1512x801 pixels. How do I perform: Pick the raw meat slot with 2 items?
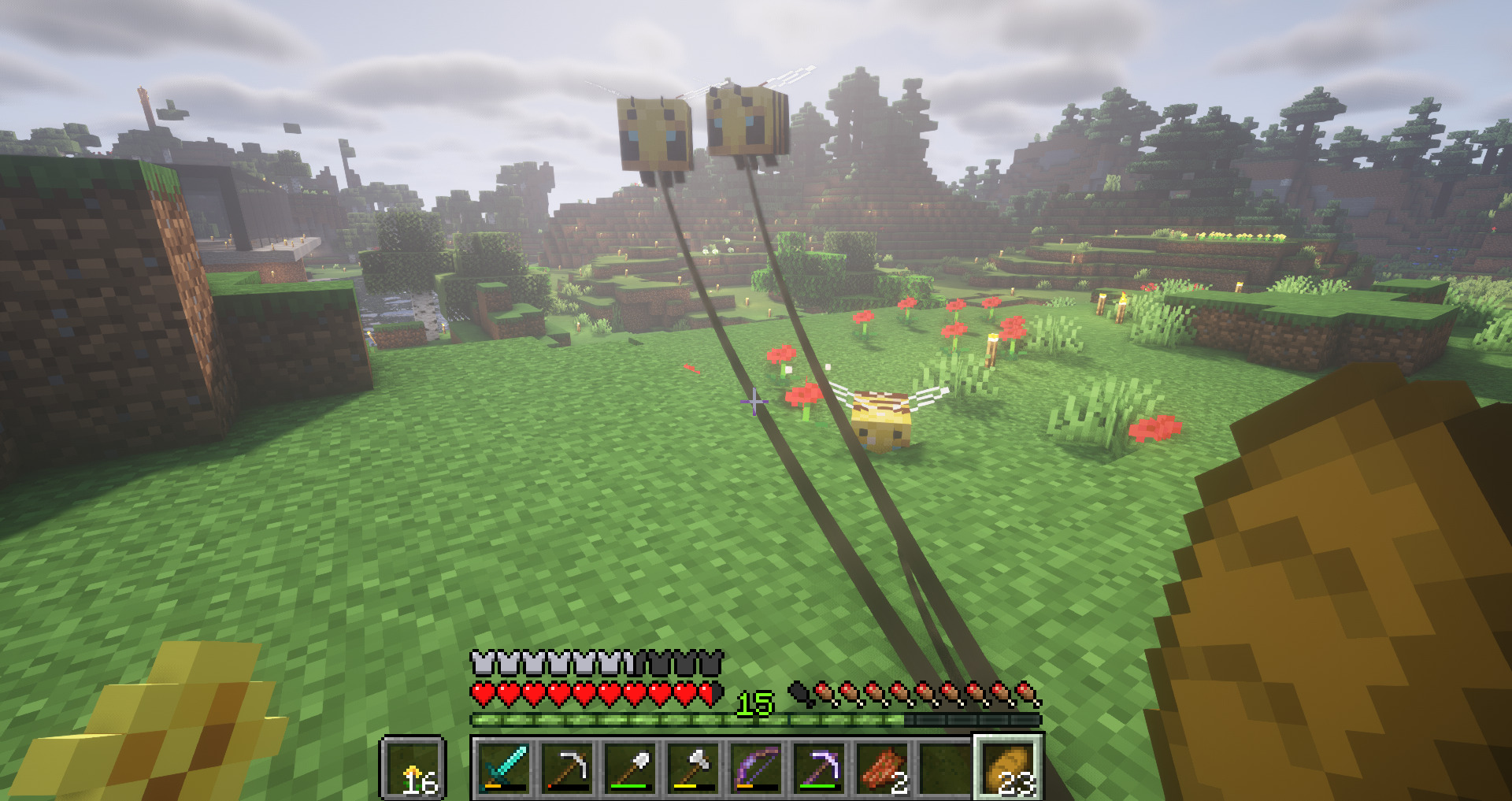[883, 766]
